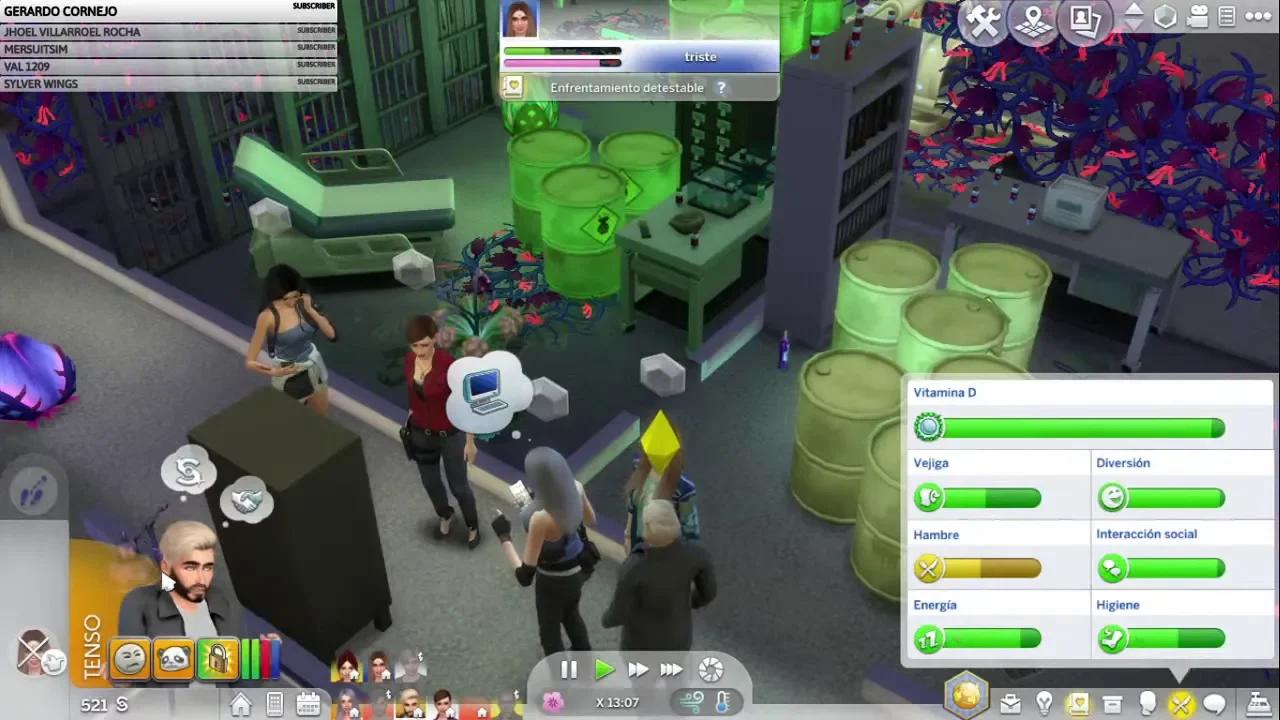The image size is (1280, 720).
Task: Open the ellipsis options menu
Action: click(1258, 16)
